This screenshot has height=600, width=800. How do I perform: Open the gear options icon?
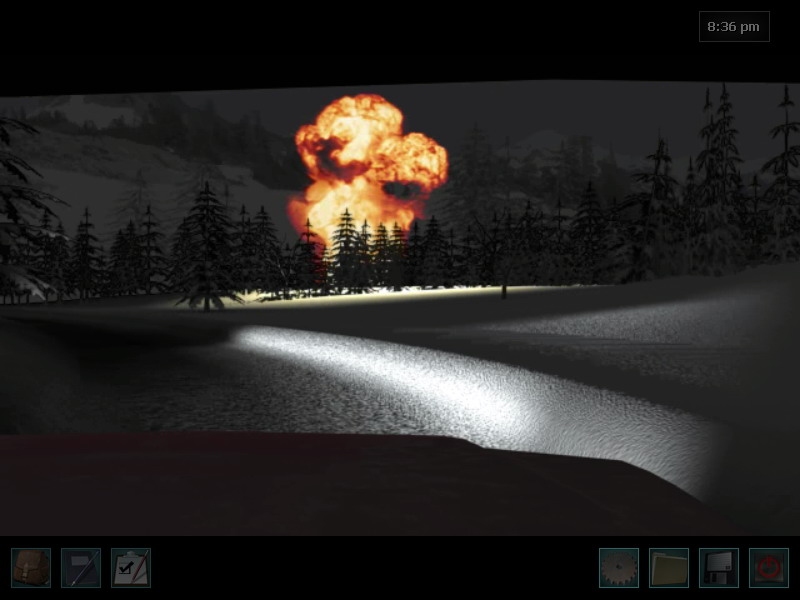pyautogui.click(x=619, y=567)
